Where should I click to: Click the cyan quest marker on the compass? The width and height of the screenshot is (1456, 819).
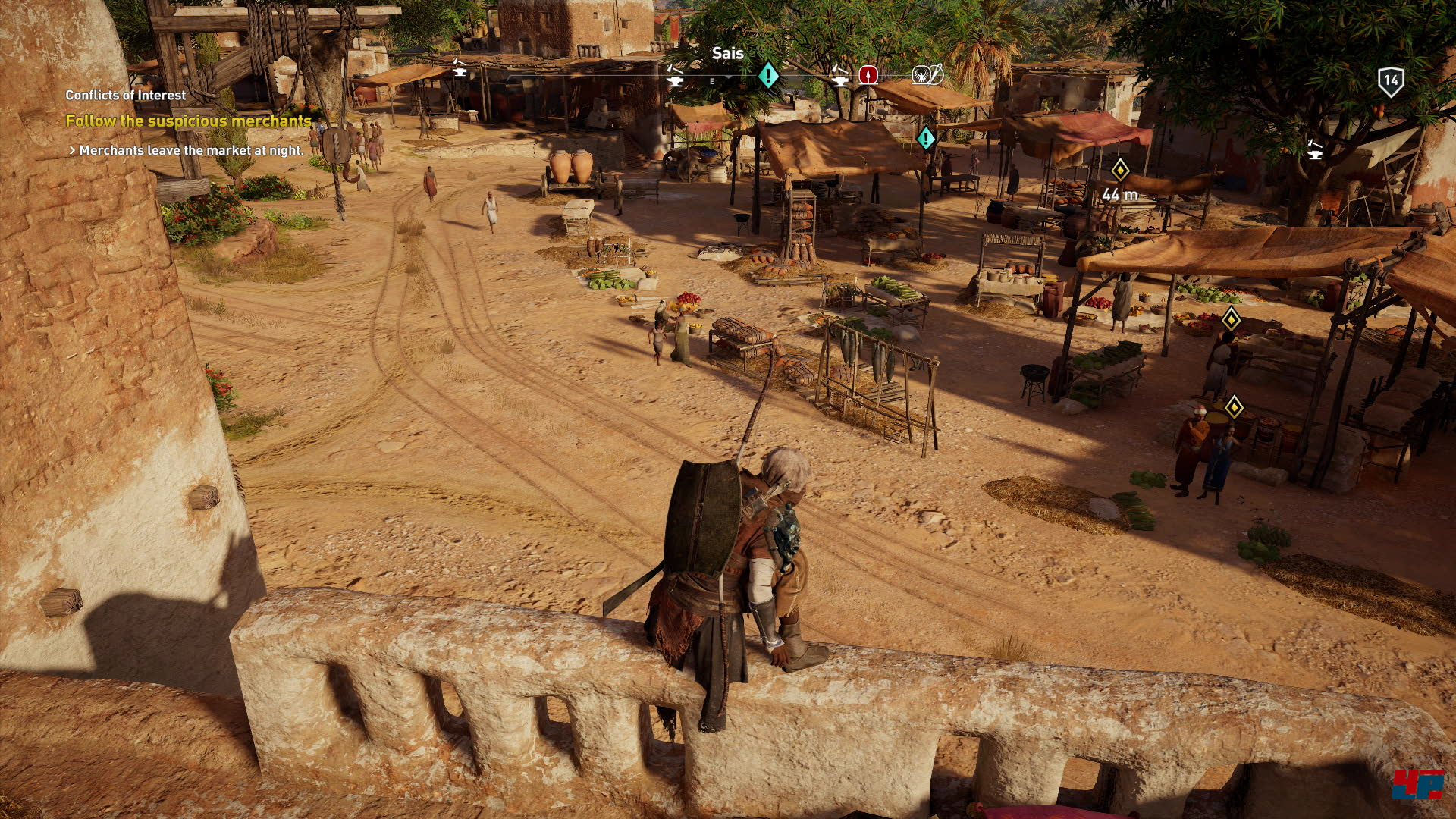point(768,75)
